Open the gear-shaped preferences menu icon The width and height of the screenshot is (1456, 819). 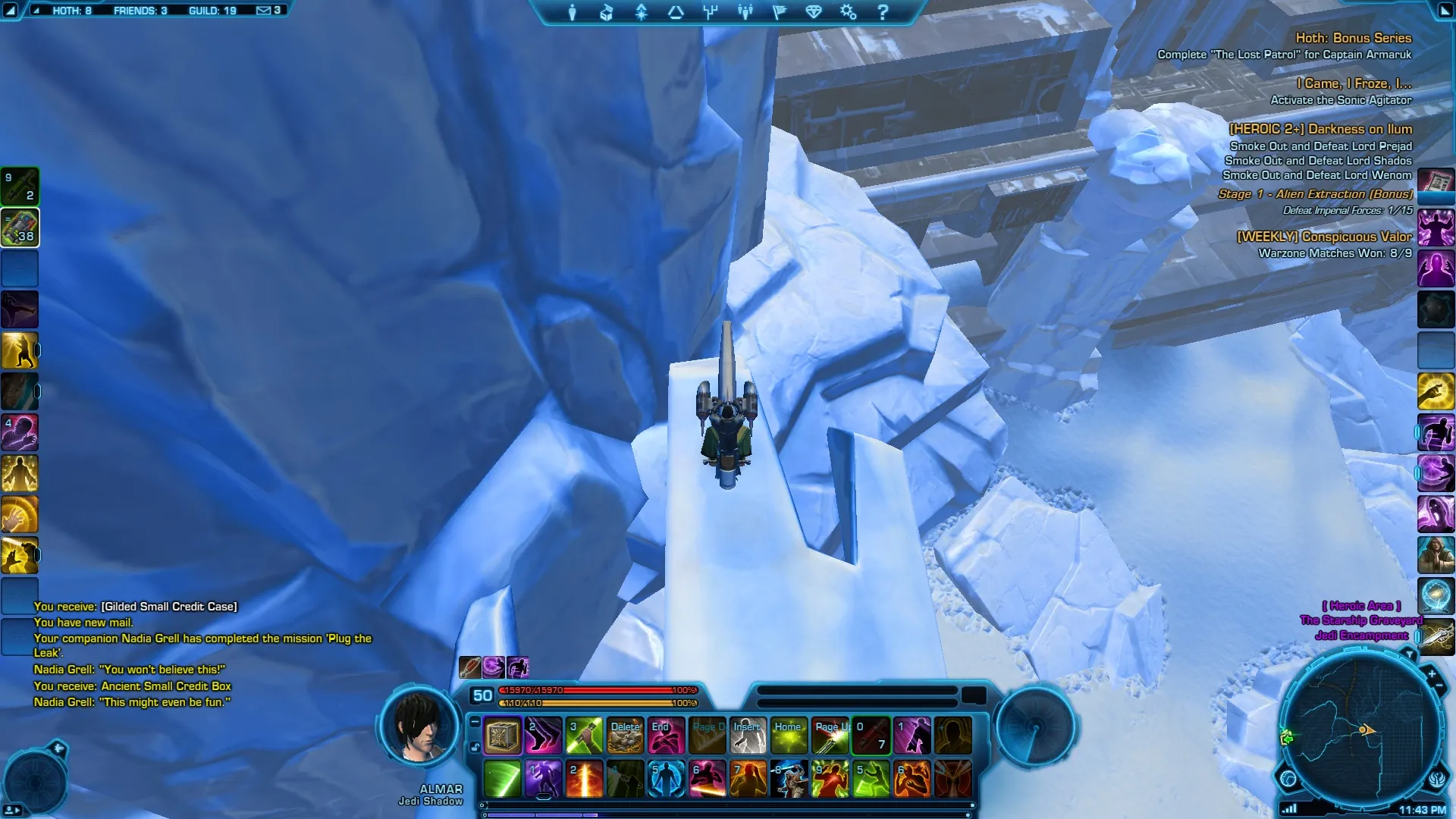(x=848, y=12)
